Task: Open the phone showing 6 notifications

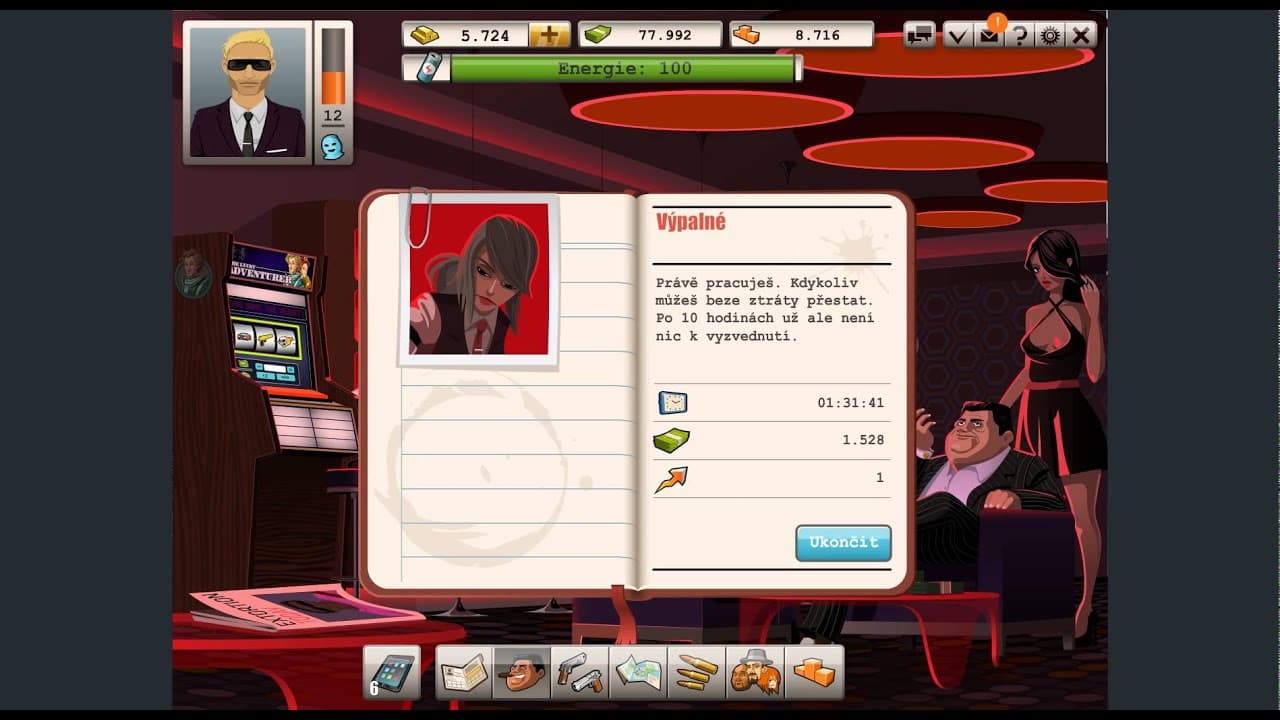Action: tap(393, 672)
